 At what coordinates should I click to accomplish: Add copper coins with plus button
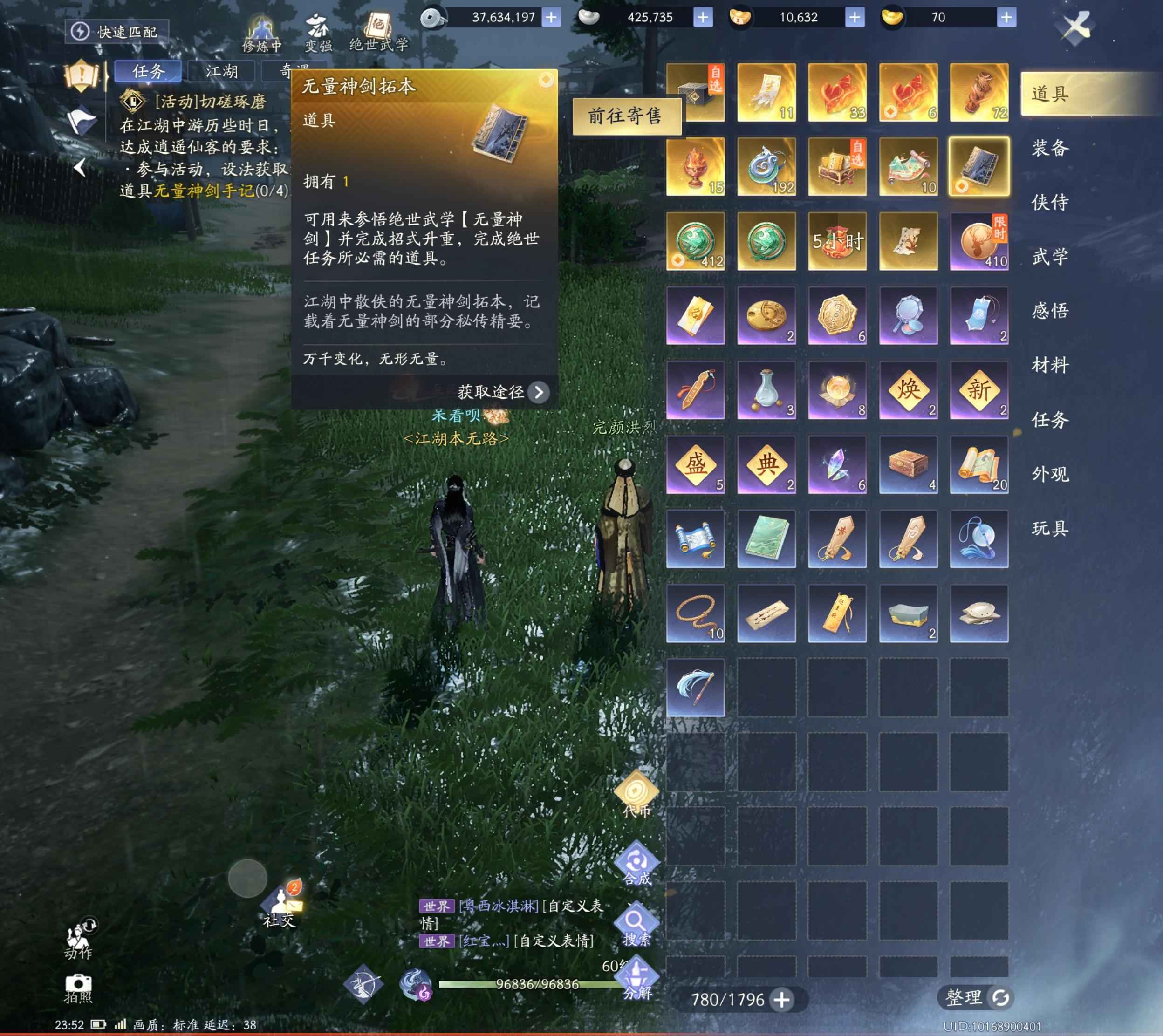tap(551, 17)
